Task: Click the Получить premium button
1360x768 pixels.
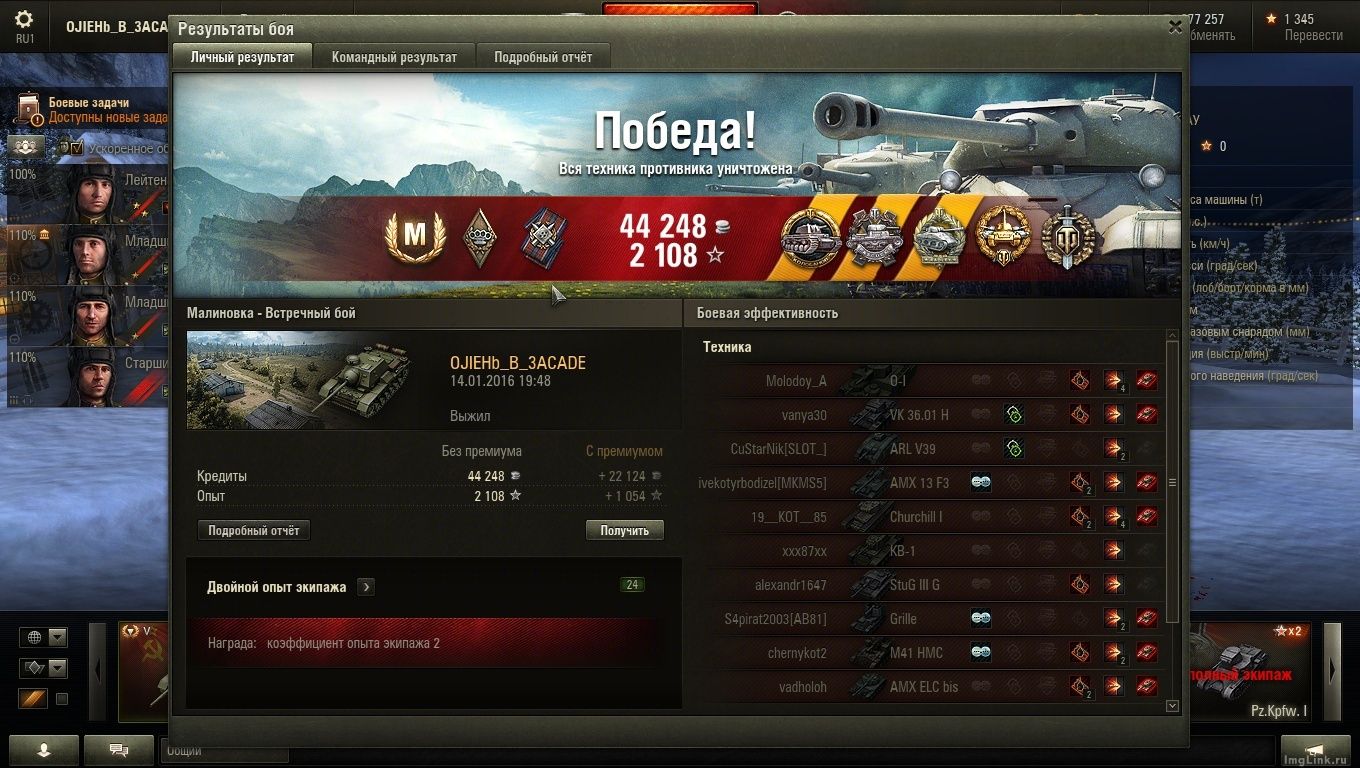Action: (x=625, y=531)
